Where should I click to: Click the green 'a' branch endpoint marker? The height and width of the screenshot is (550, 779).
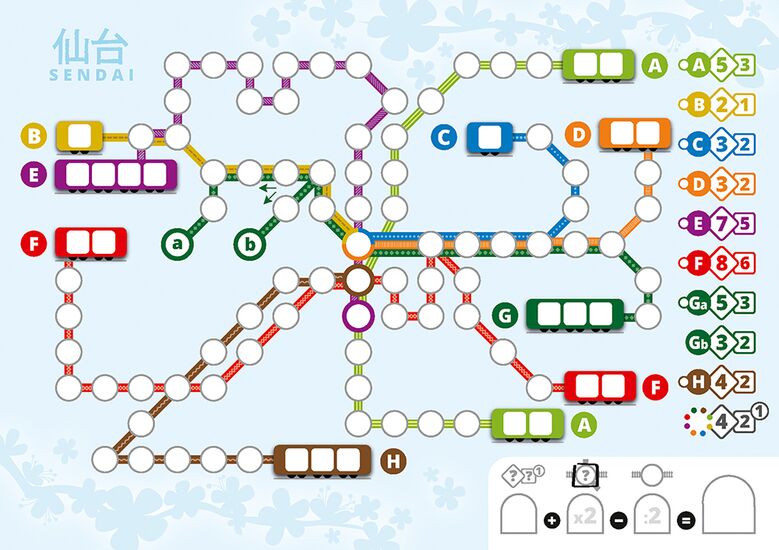[177, 243]
